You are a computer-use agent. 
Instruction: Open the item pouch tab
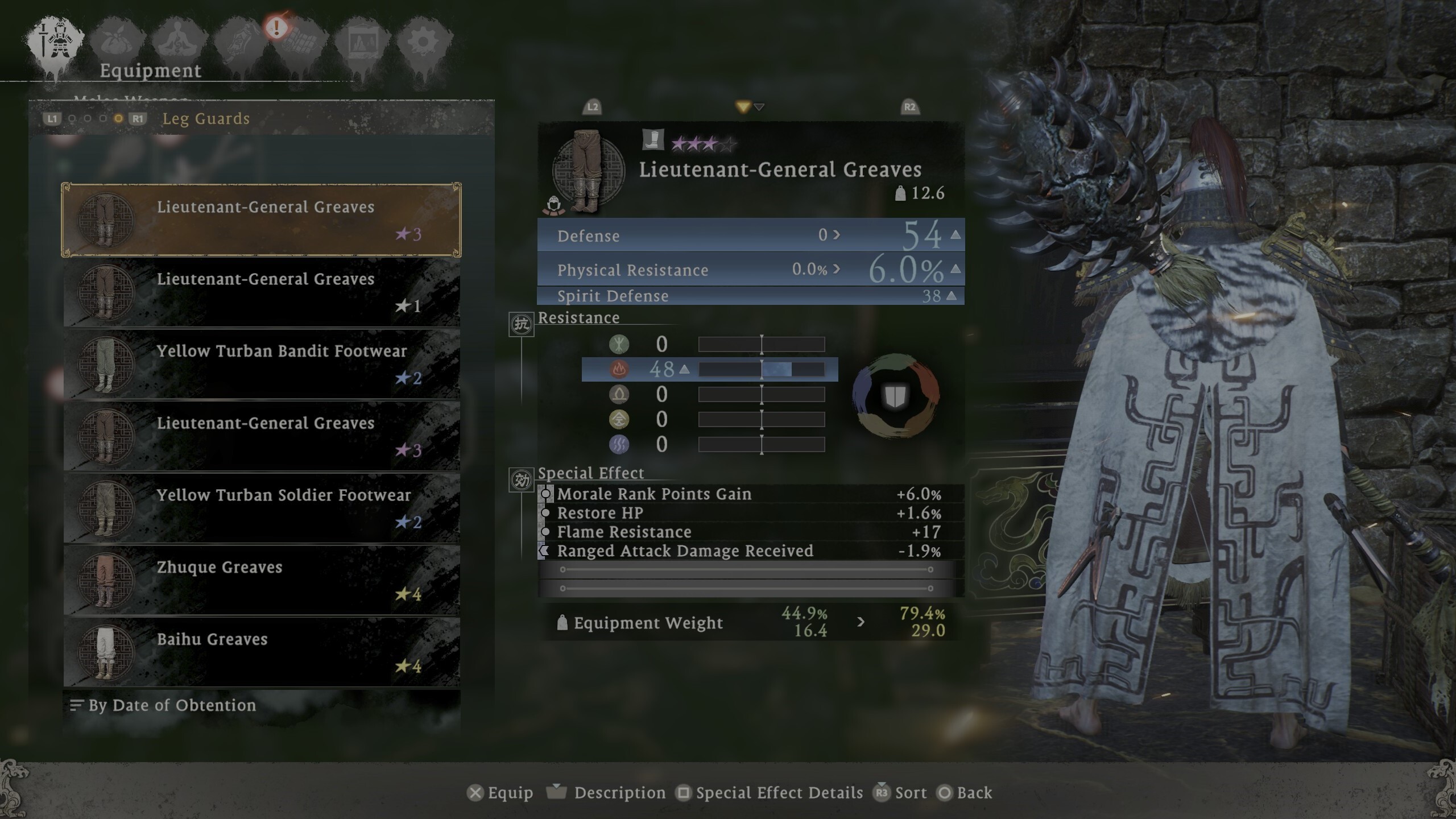[118, 41]
